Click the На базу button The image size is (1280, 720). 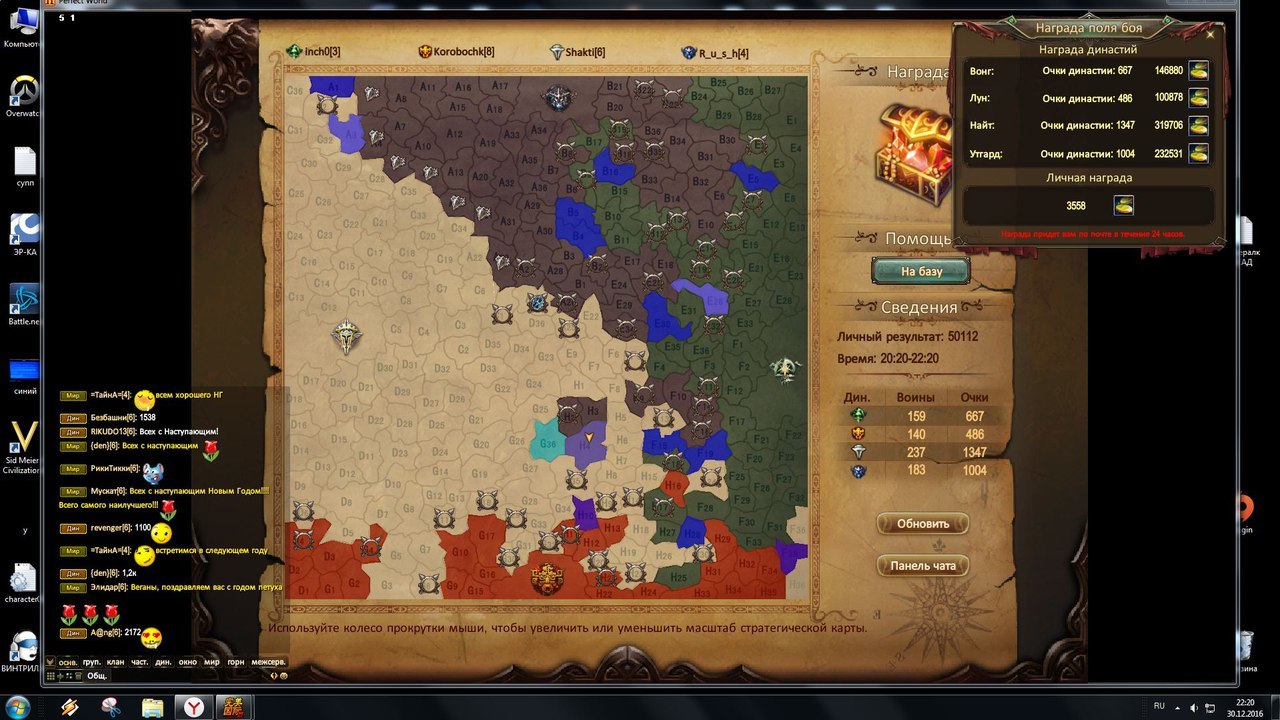[921, 271]
